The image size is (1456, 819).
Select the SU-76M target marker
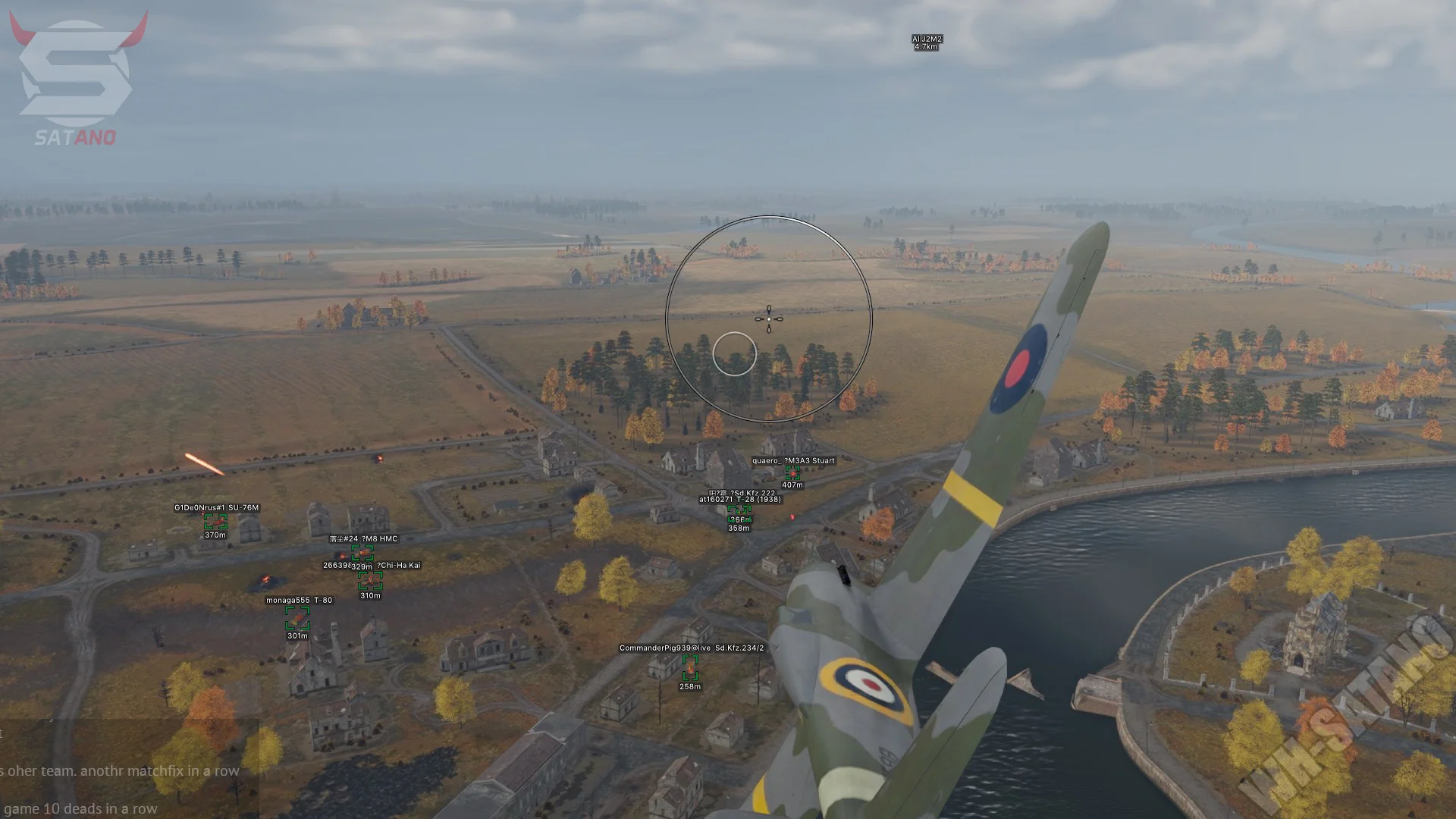215,522
